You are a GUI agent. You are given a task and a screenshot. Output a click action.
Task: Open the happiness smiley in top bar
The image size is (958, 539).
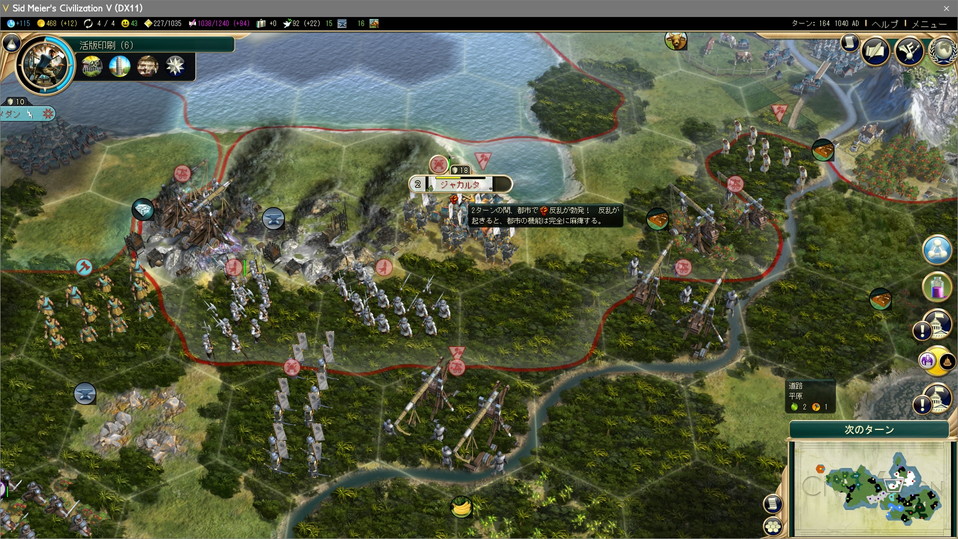pos(125,23)
